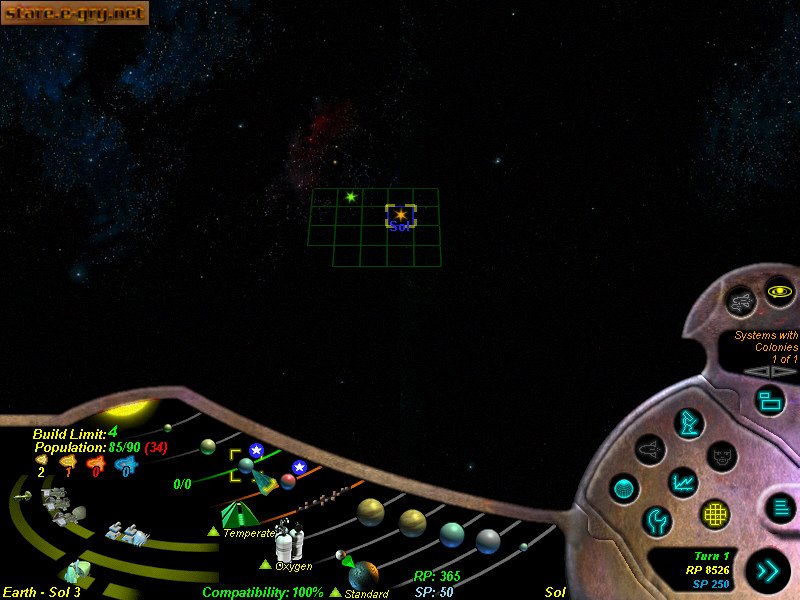Open the list menu button
This screenshot has width=800, height=600.
[x=780, y=507]
